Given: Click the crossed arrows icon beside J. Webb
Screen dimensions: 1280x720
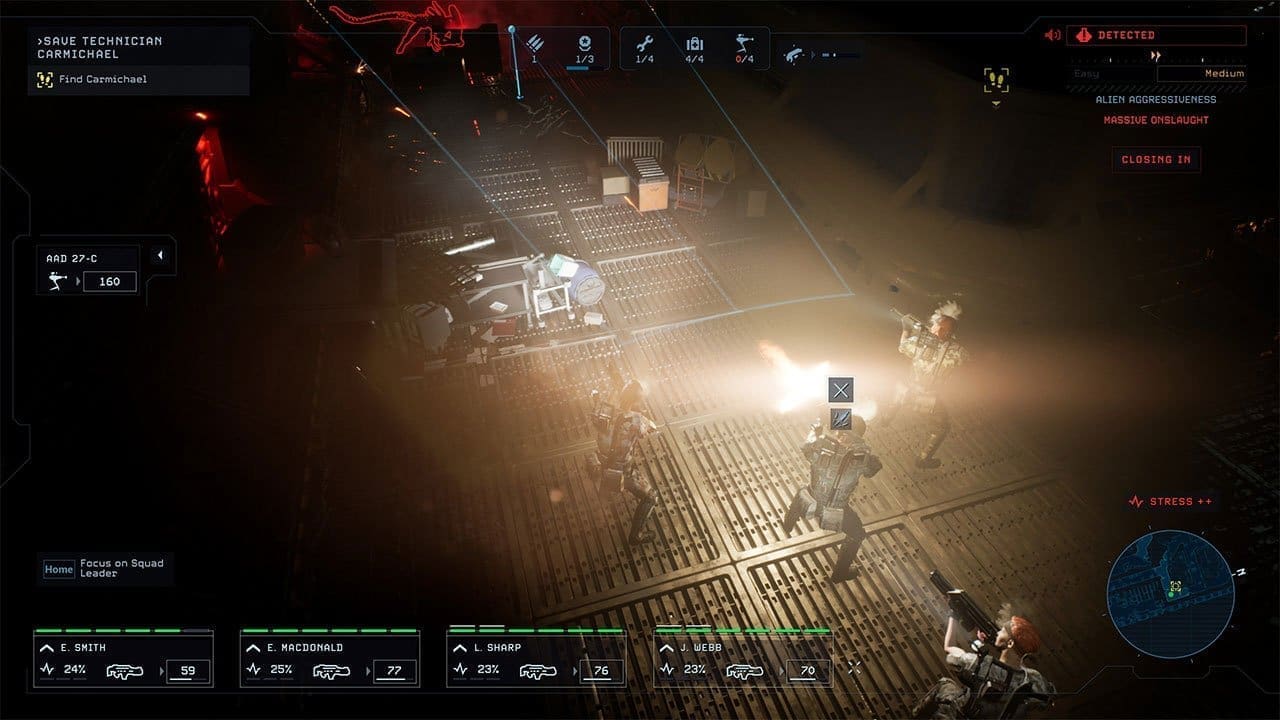Looking at the screenshot, I should point(854,667).
